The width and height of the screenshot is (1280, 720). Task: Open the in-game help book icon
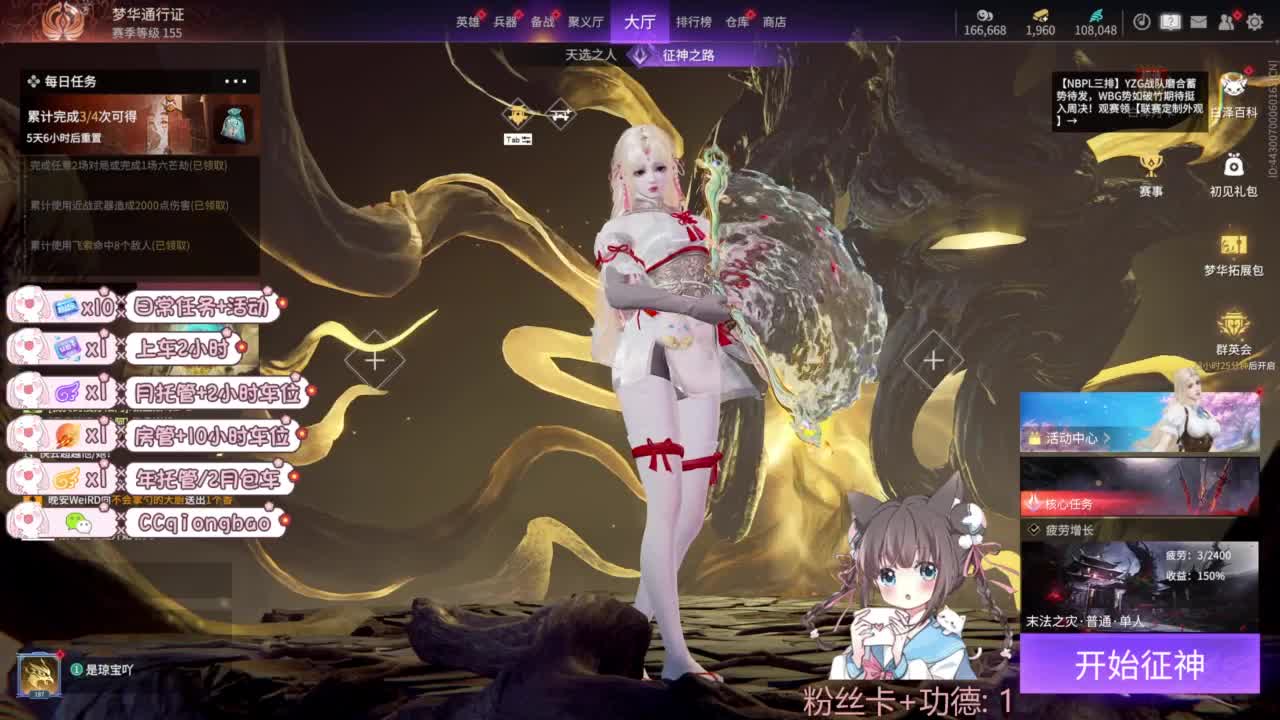coord(1171,21)
